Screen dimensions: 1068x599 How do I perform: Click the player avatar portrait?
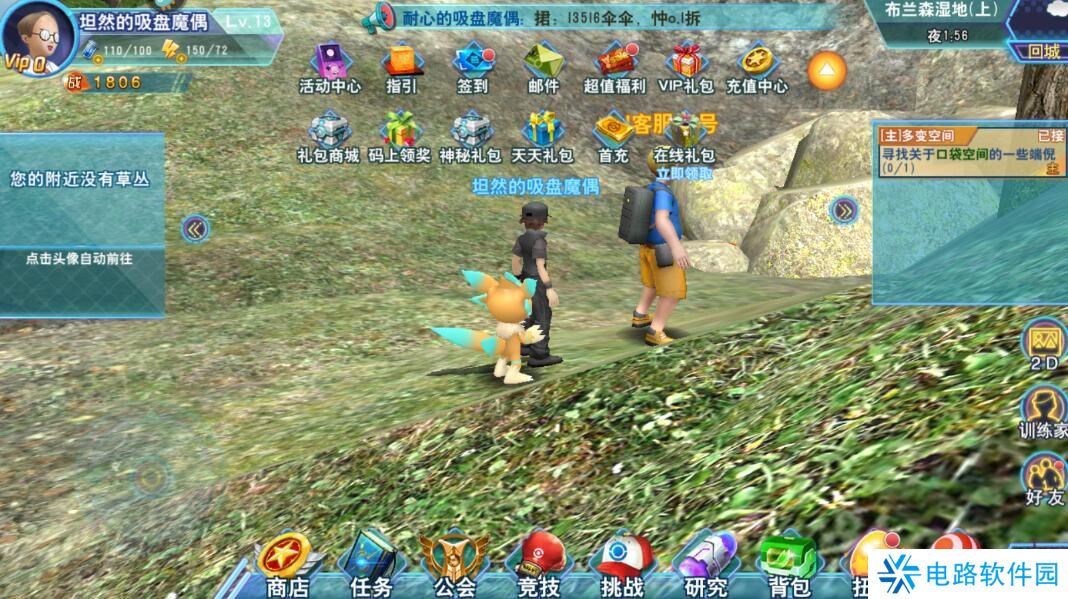[x=38, y=37]
